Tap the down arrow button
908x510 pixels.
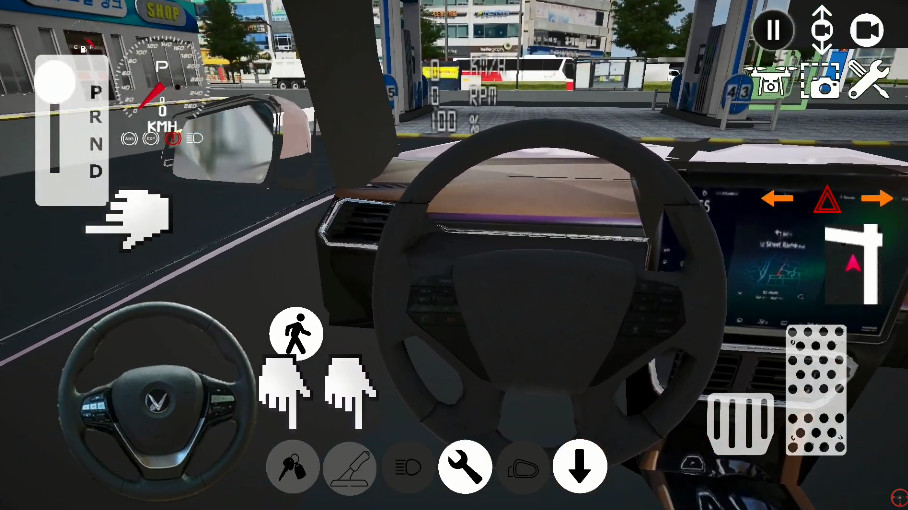coord(580,467)
